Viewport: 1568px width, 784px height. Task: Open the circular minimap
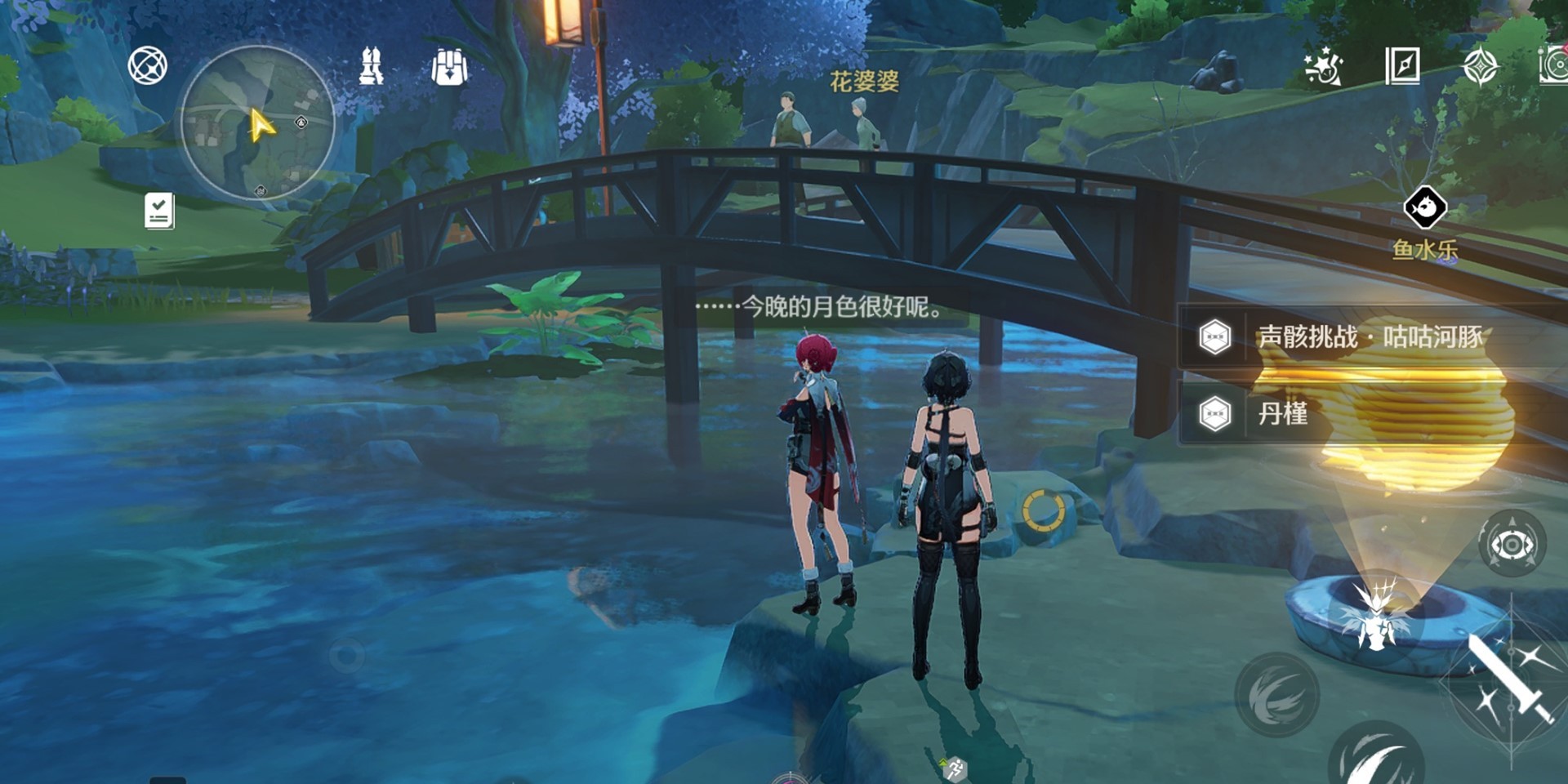tap(257, 122)
